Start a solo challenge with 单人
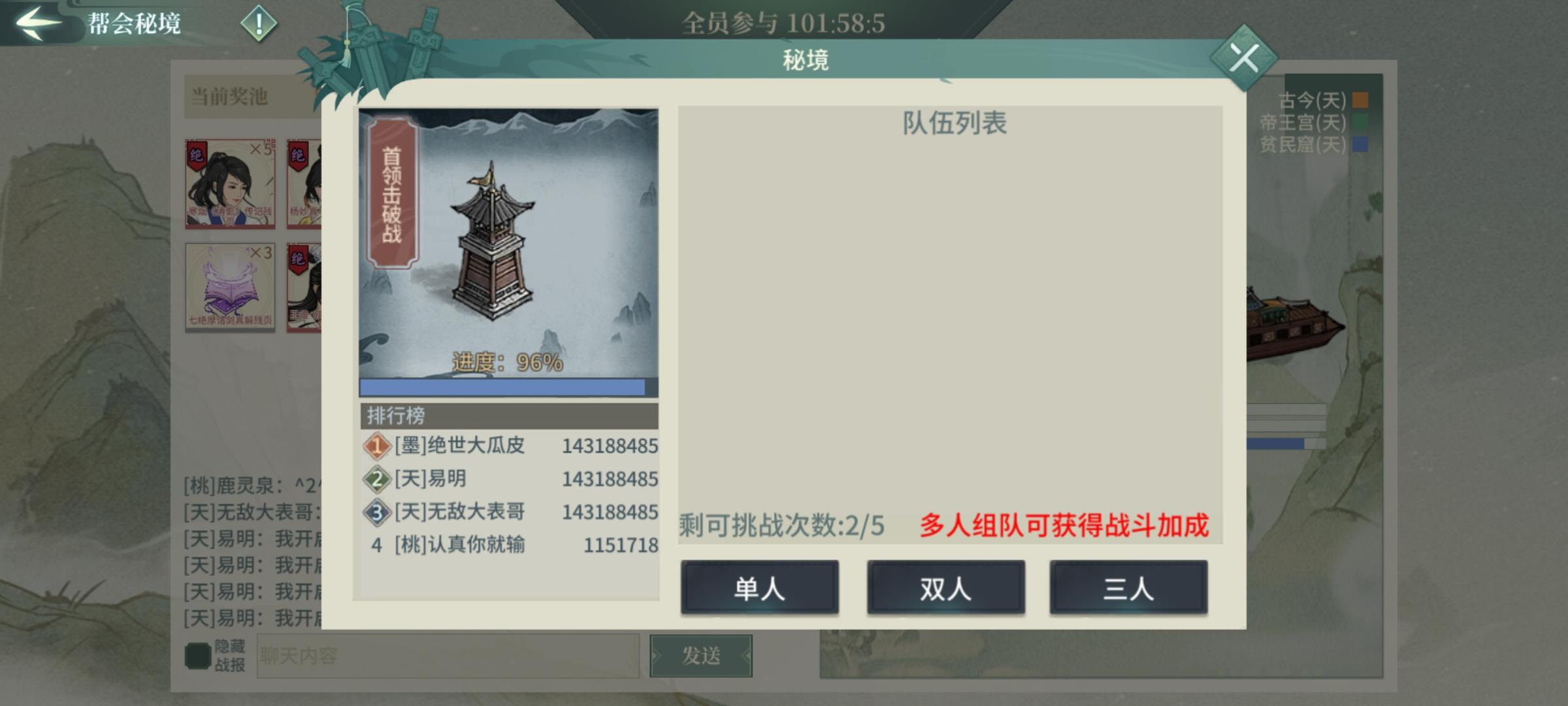 [x=760, y=588]
